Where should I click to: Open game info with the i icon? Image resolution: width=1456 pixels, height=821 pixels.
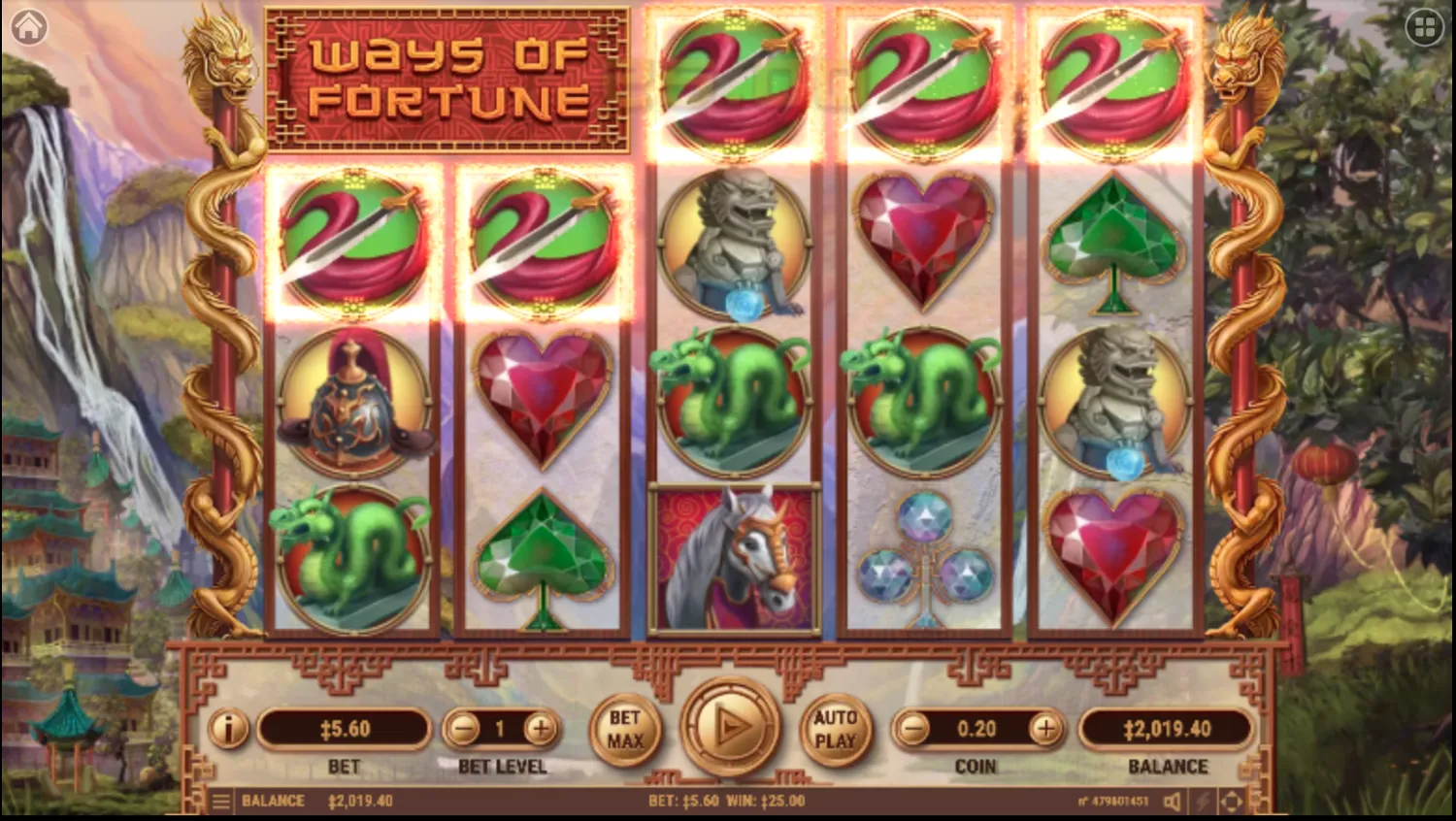click(x=229, y=730)
